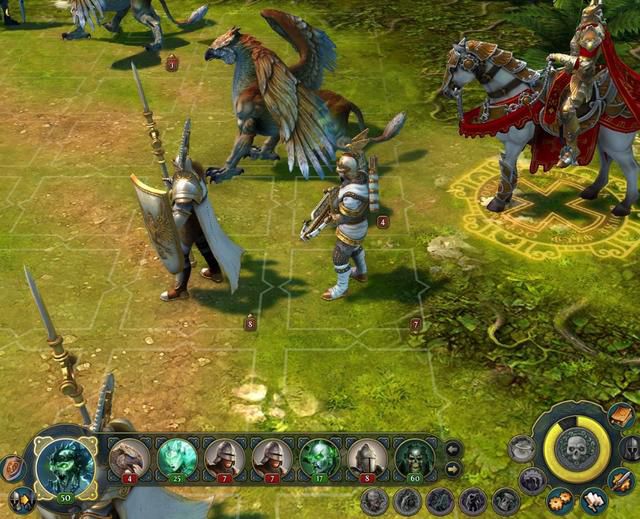Screen dimensions: 640x519
Task: Click the glowing spectre portrait numbered 25
Action: click(x=177, y=458)
